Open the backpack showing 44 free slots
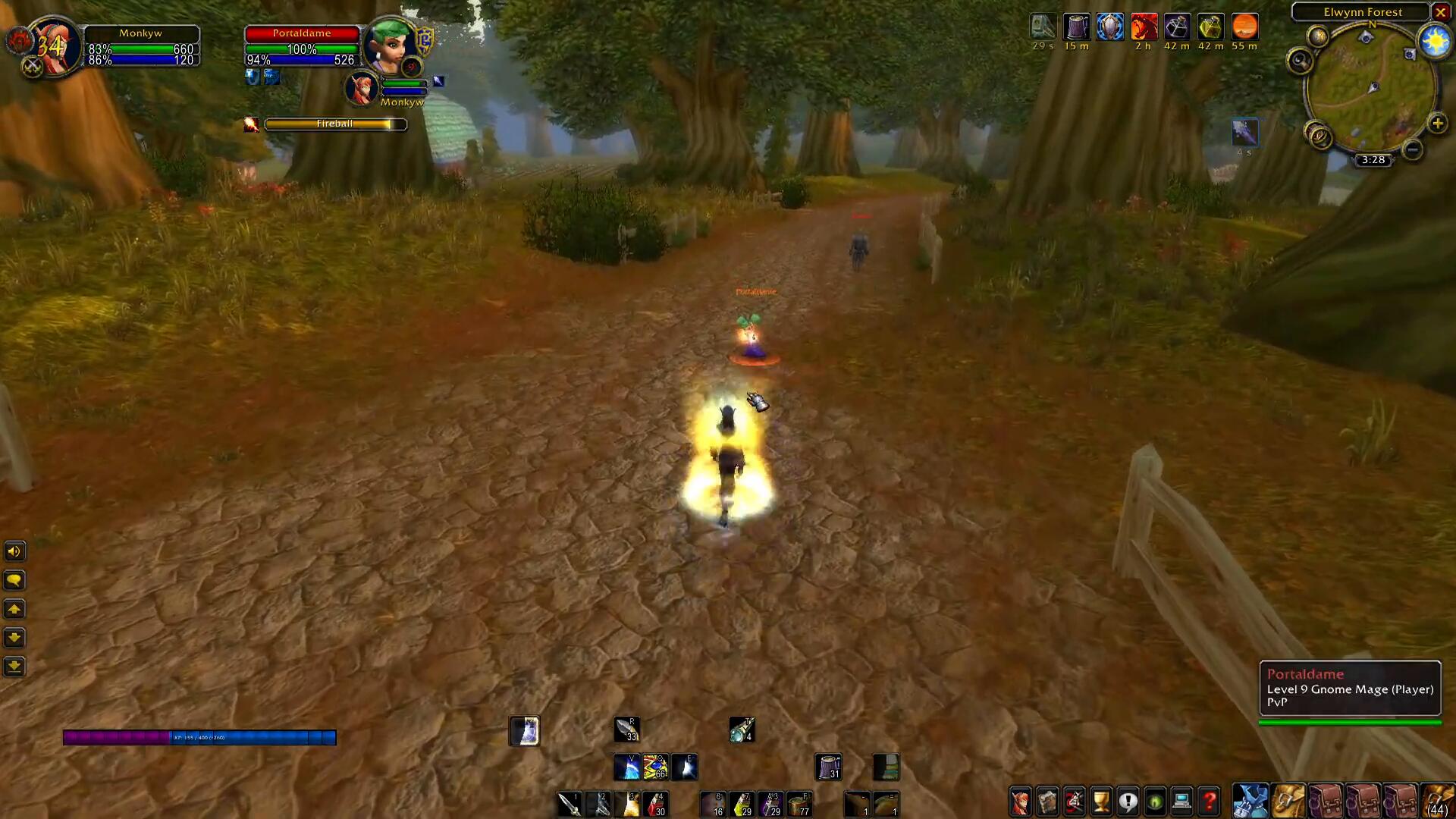 coord(1436,801)
